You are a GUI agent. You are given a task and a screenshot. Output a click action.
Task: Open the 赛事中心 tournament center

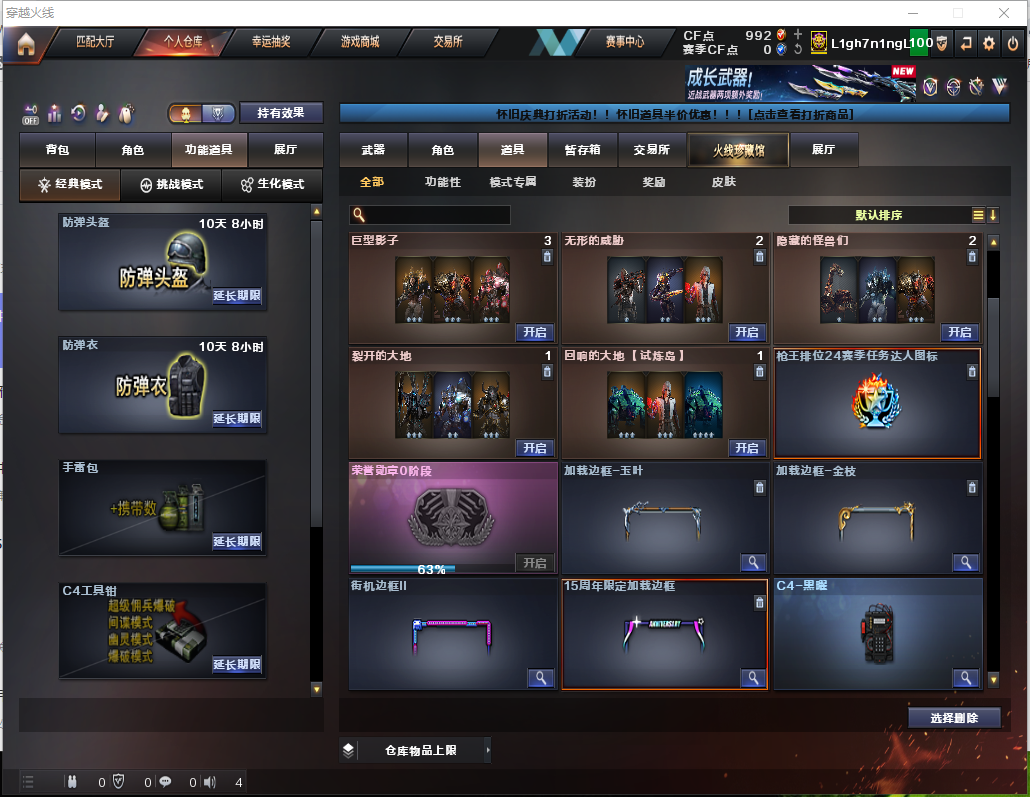[x=625, y=42]
